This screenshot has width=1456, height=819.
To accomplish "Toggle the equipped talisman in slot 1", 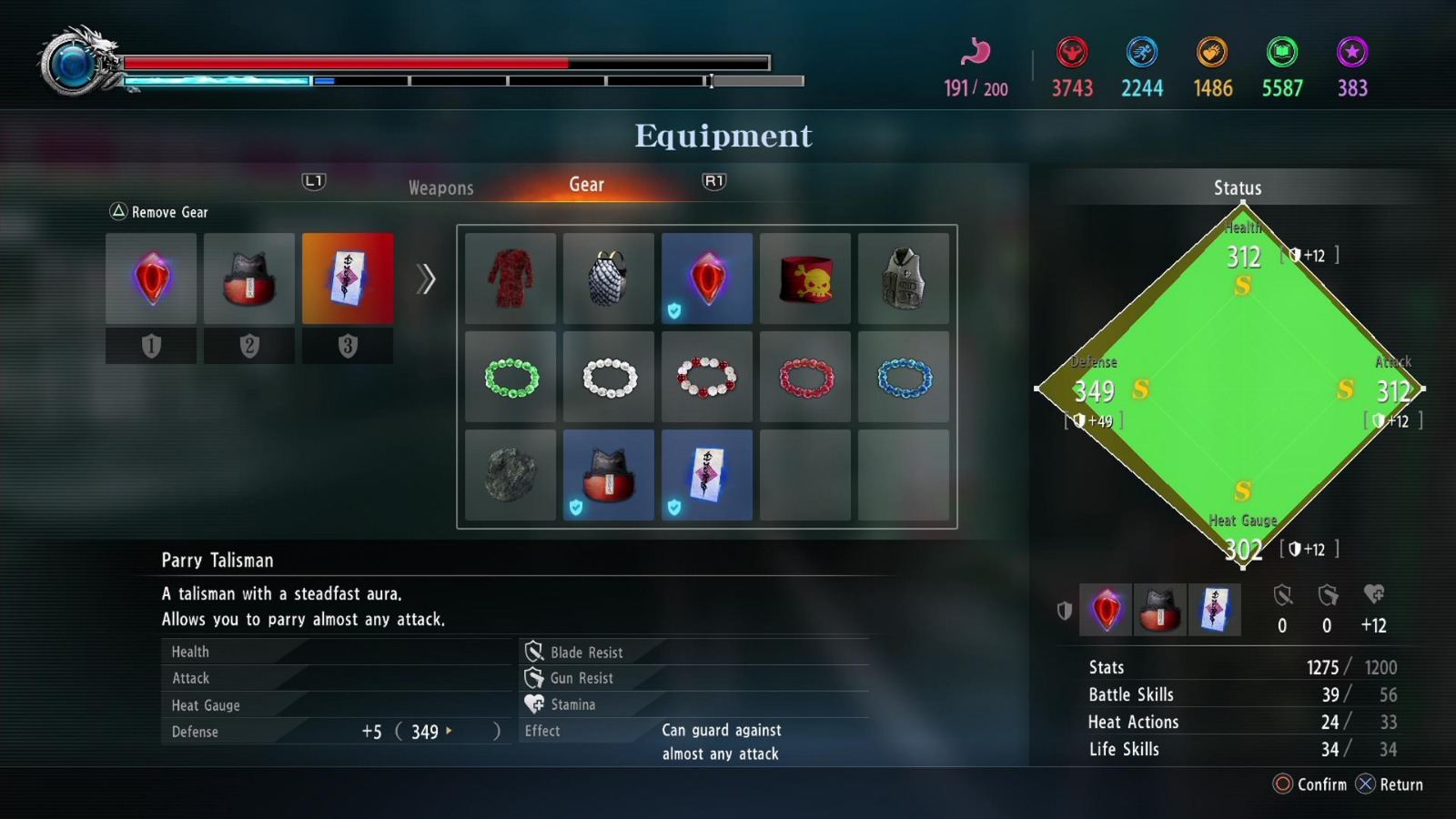I will (150, 278).
